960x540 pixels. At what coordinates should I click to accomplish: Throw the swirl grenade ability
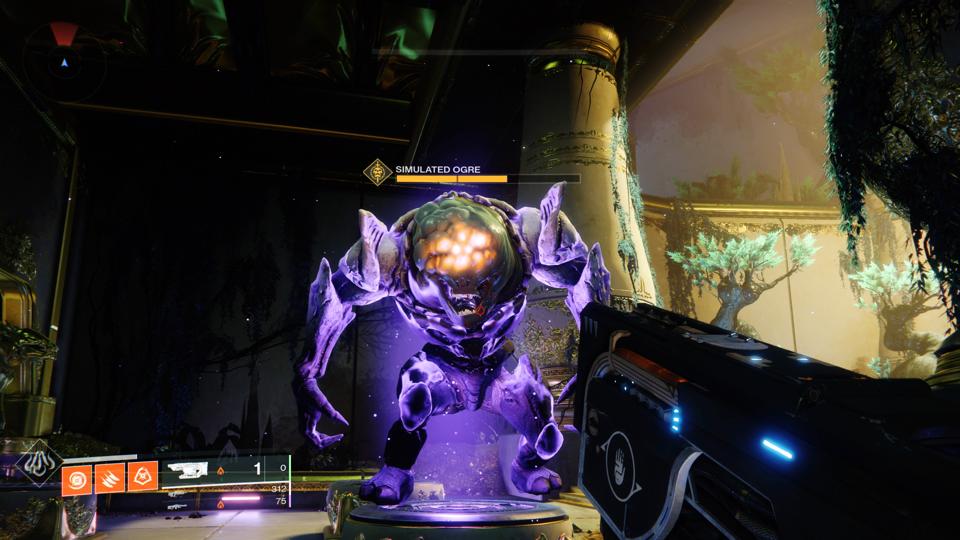tap(77, 479)
